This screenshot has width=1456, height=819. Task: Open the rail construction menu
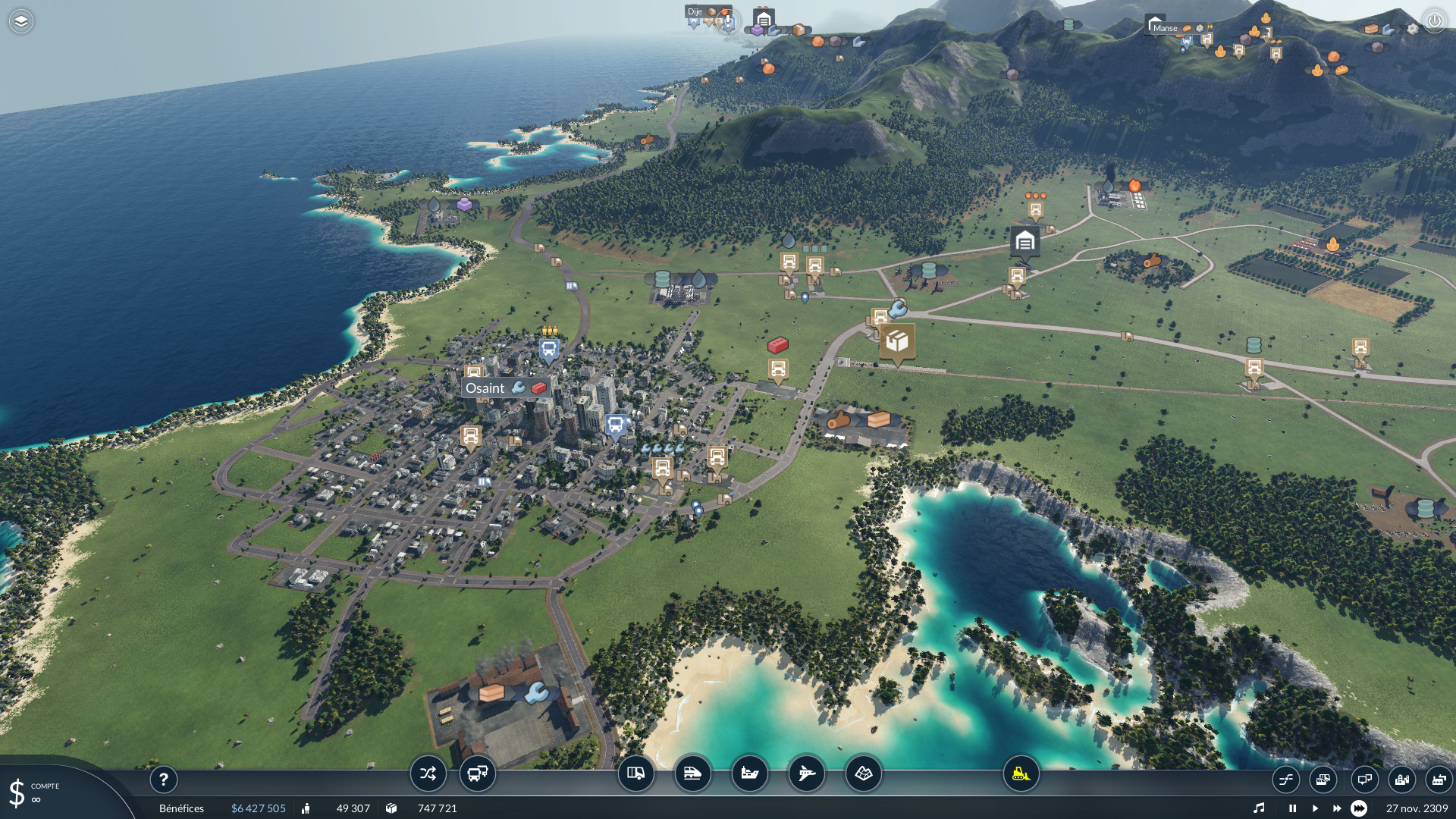click(x=692, y=773)
